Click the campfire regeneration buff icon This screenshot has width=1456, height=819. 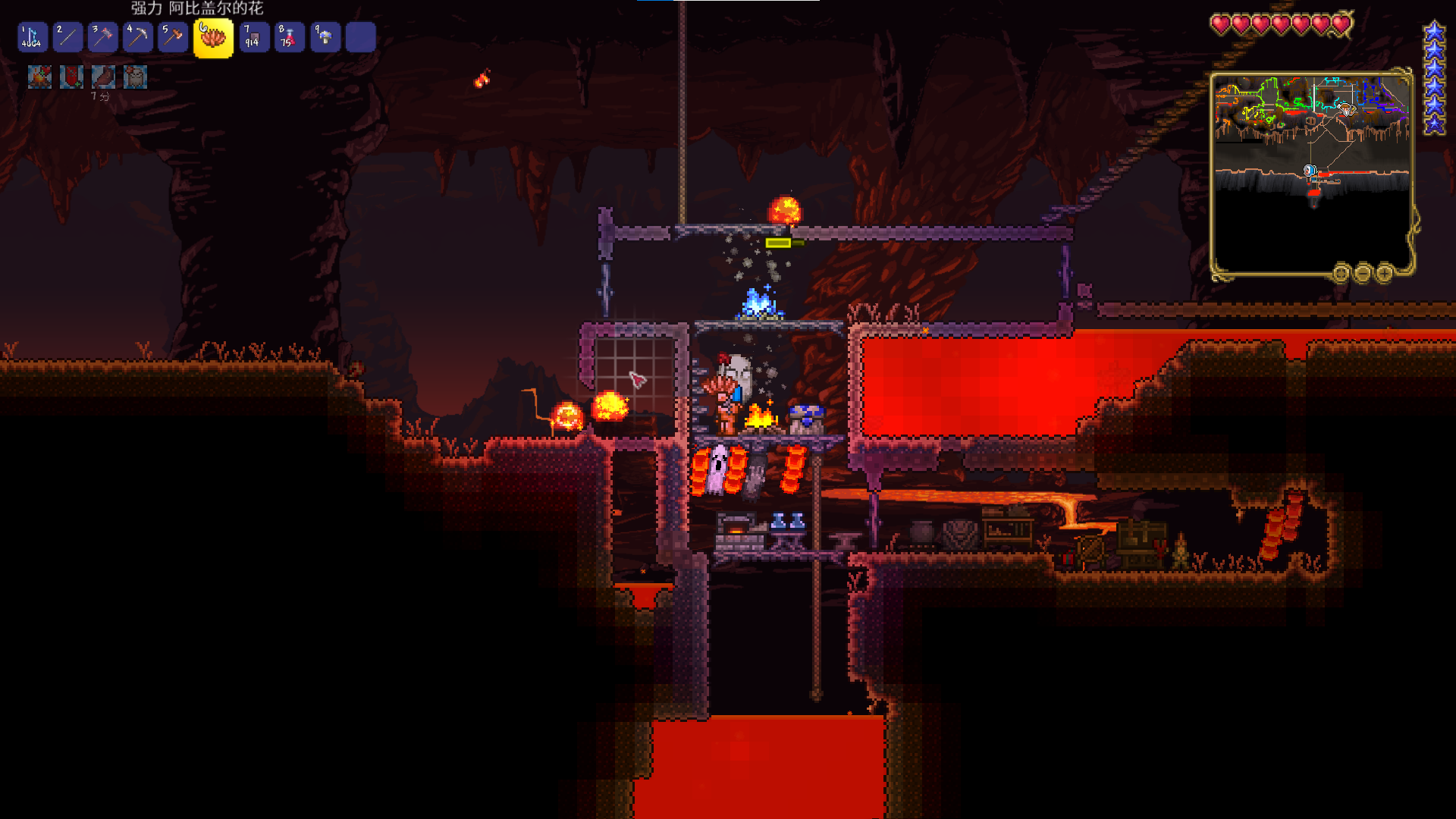tap(39, 77)
